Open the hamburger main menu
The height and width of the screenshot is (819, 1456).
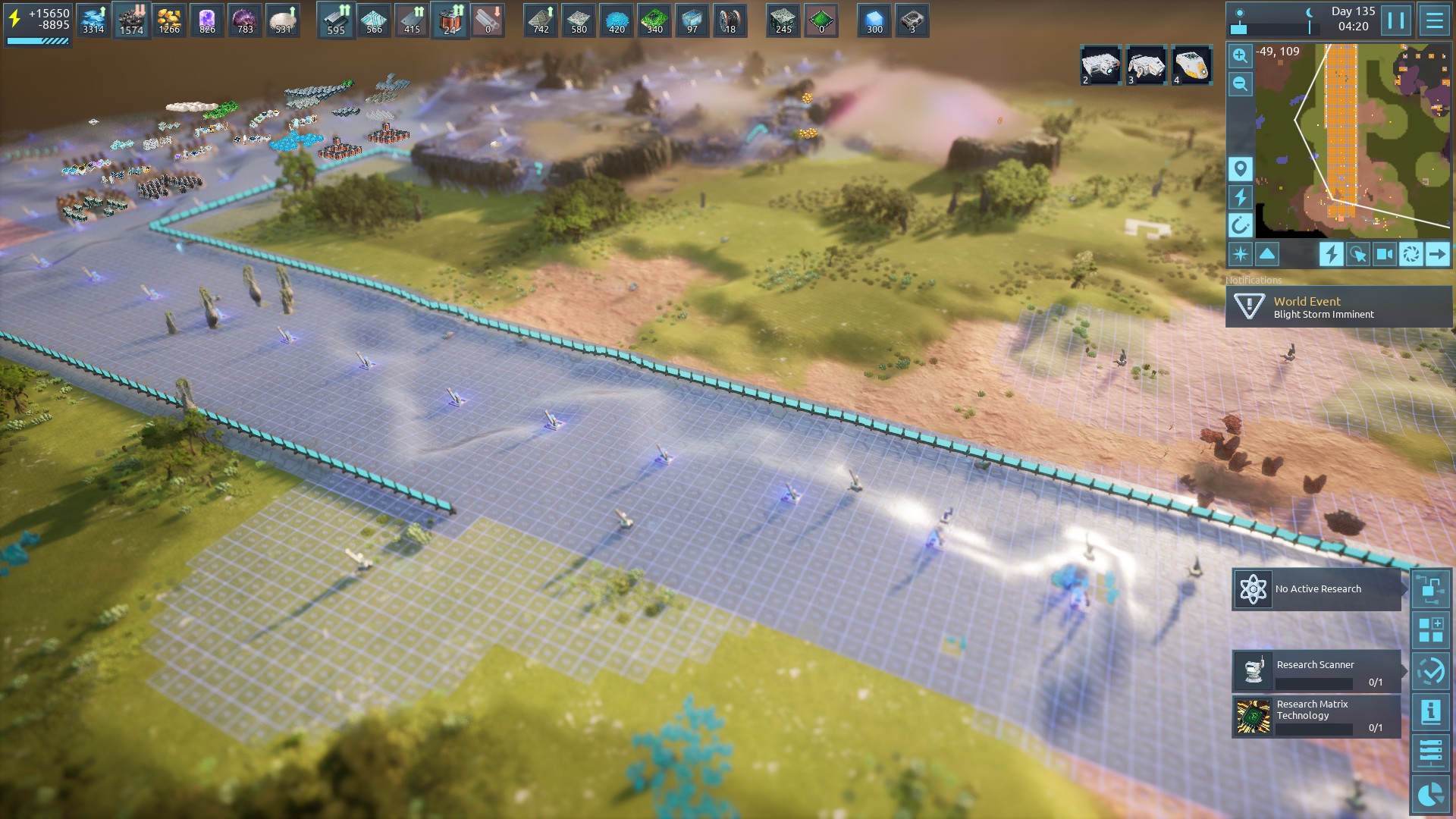pyautogui.click(x=1434, y=20)
